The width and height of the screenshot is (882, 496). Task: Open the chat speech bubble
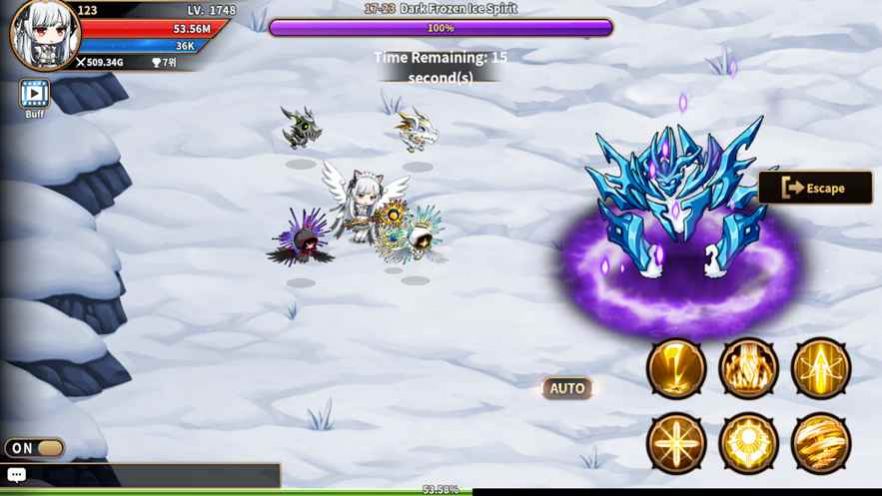(x=16, y=475)
